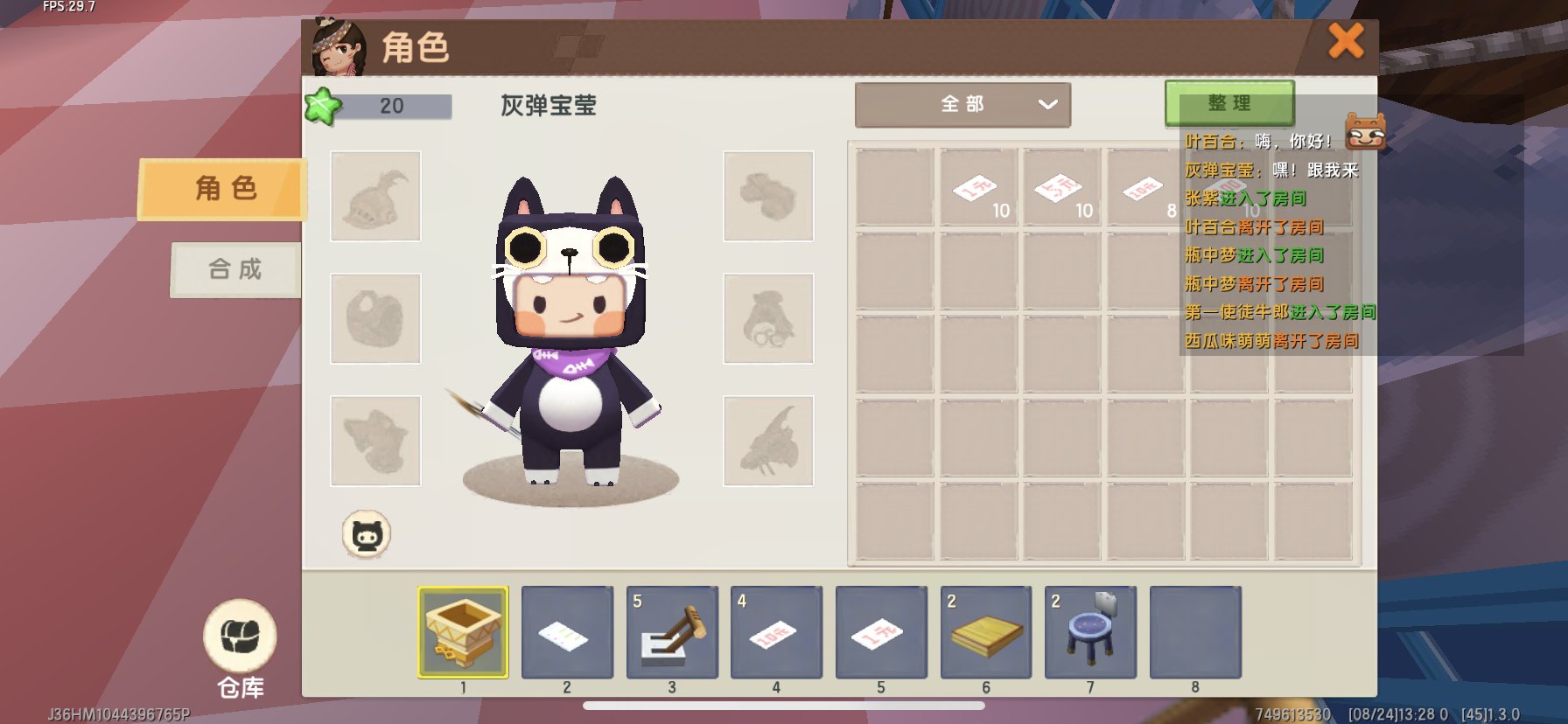Click the empty helmet equipment slot
The image size is (1568, 724).
point(375,196)
